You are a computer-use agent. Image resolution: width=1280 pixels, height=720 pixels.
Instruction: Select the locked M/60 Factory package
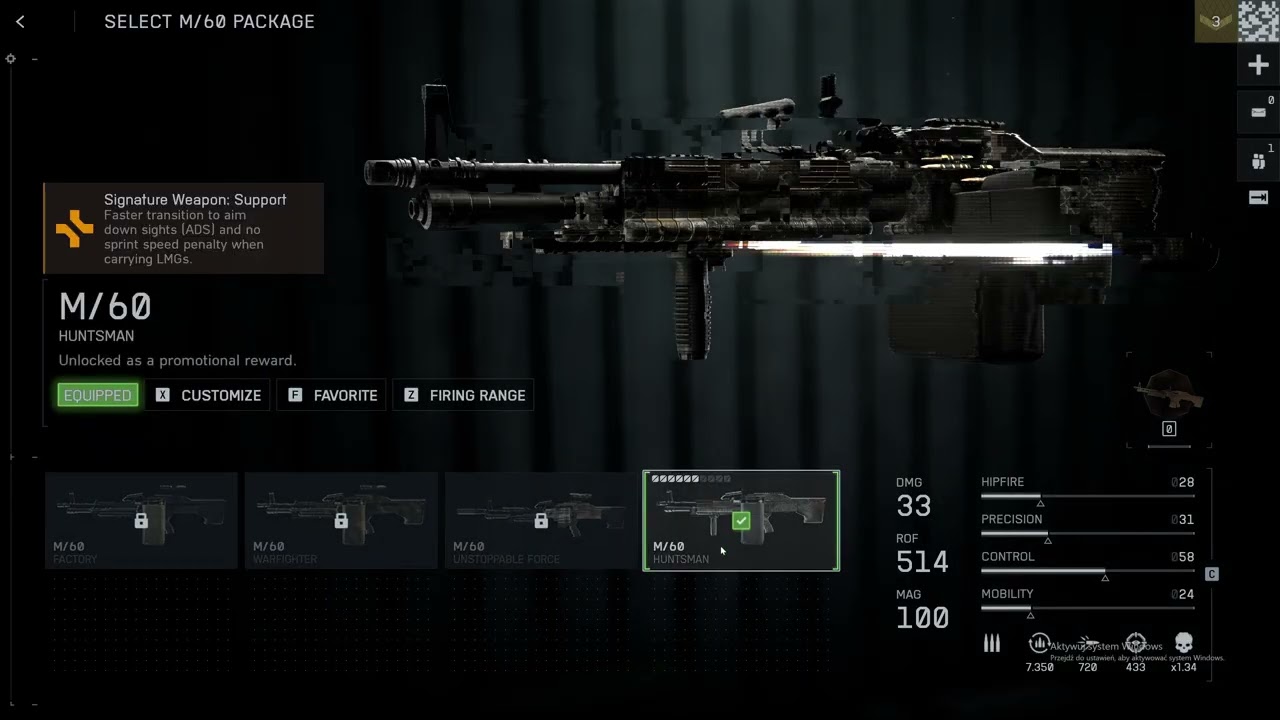pyautogui.click(x=141, y=520)
